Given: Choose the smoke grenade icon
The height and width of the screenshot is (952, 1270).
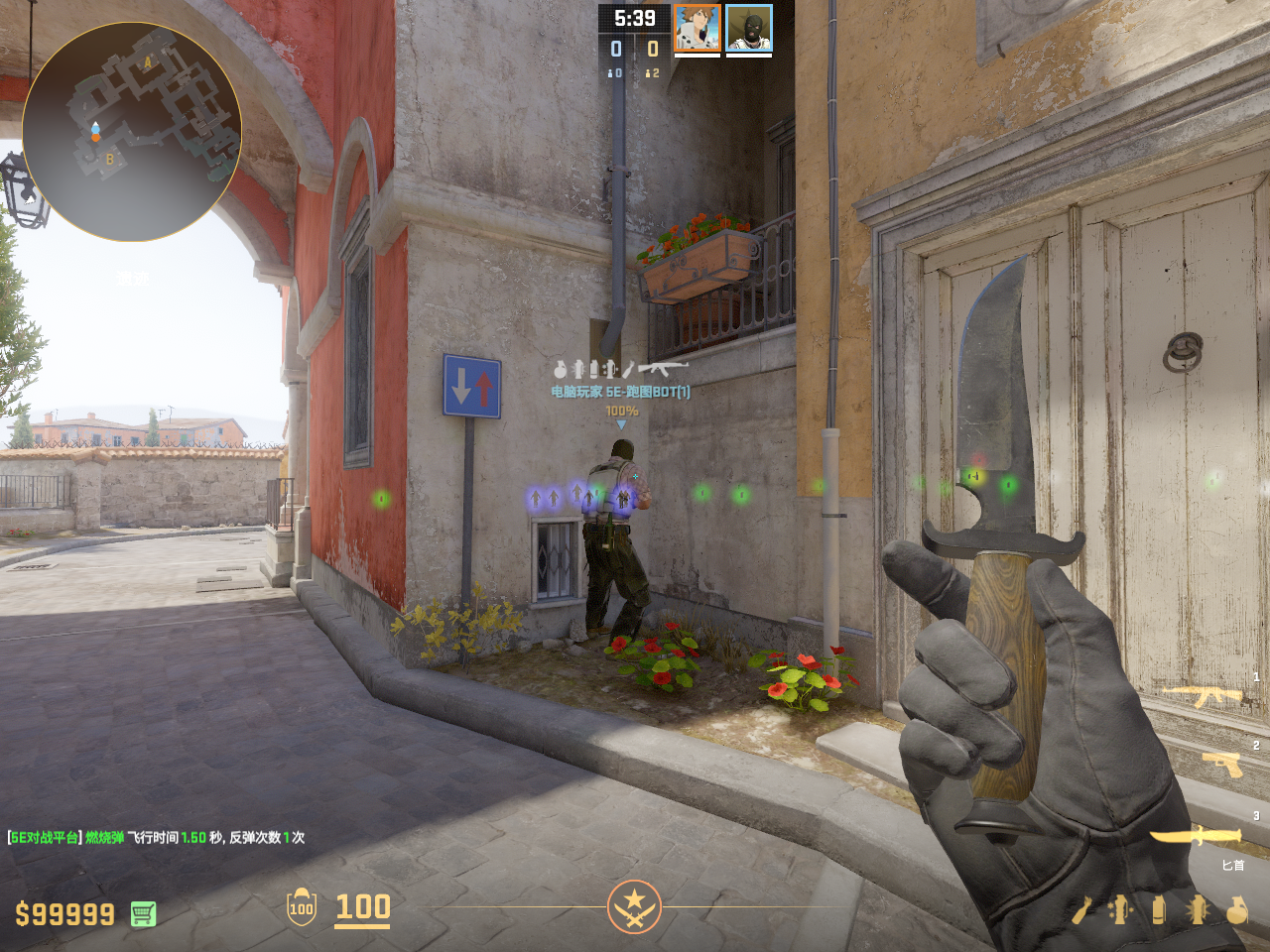Looking at the screenshot, I should pyautogui.click(x=1158, y=909).
